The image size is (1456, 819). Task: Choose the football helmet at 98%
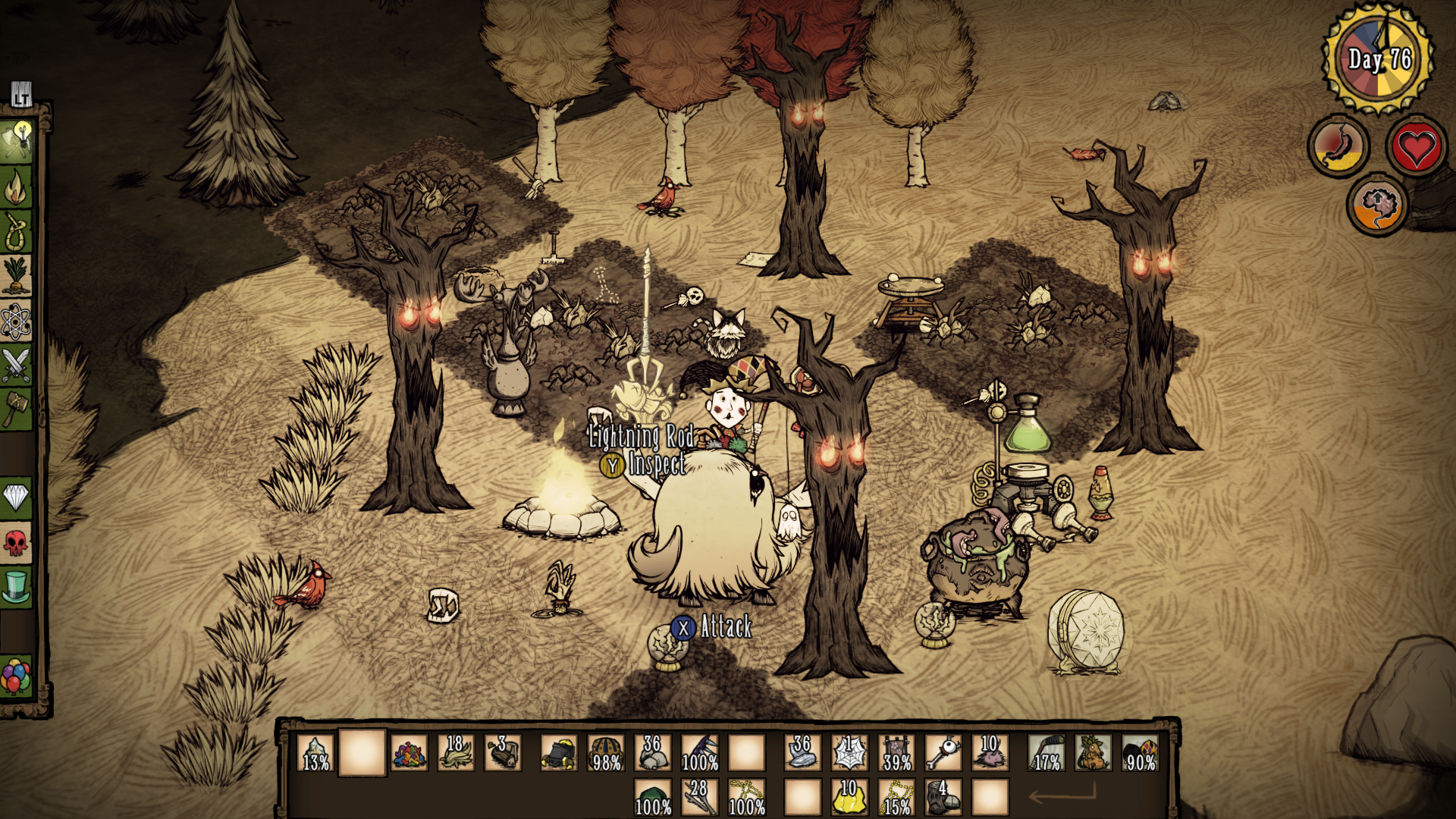(606, 753)
